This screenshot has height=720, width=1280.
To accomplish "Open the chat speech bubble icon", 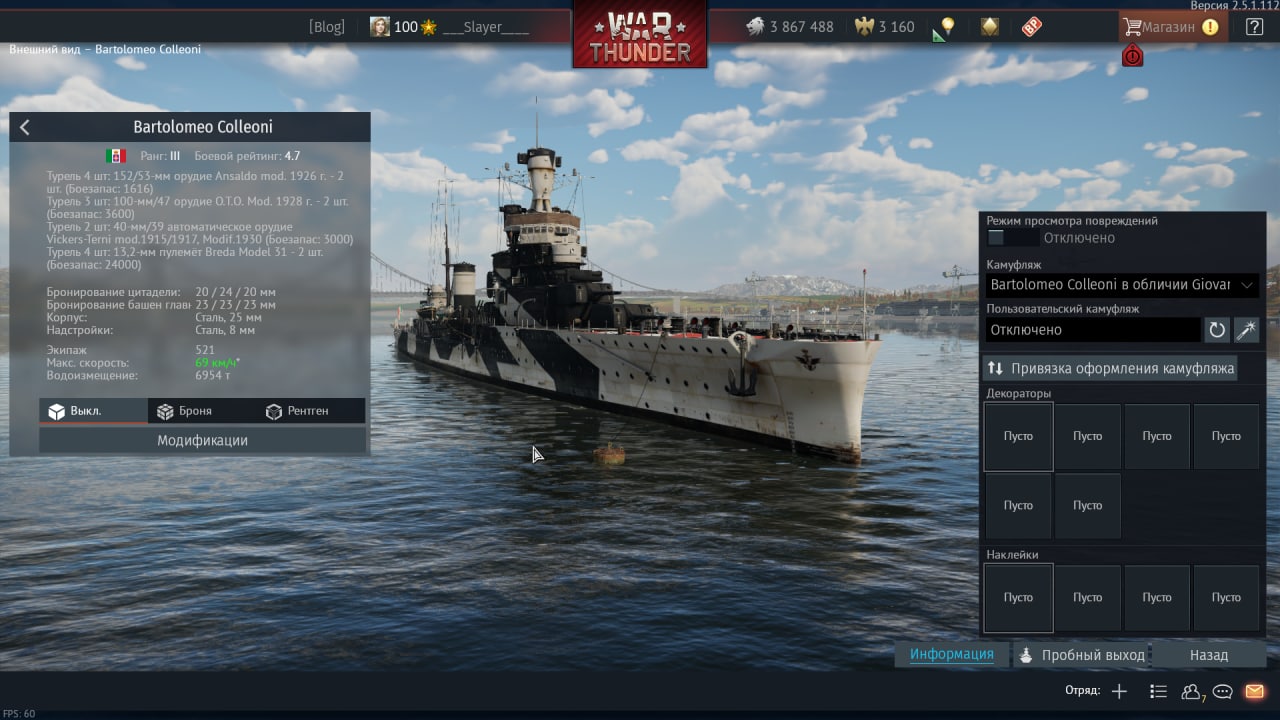I will point(1222,691).
